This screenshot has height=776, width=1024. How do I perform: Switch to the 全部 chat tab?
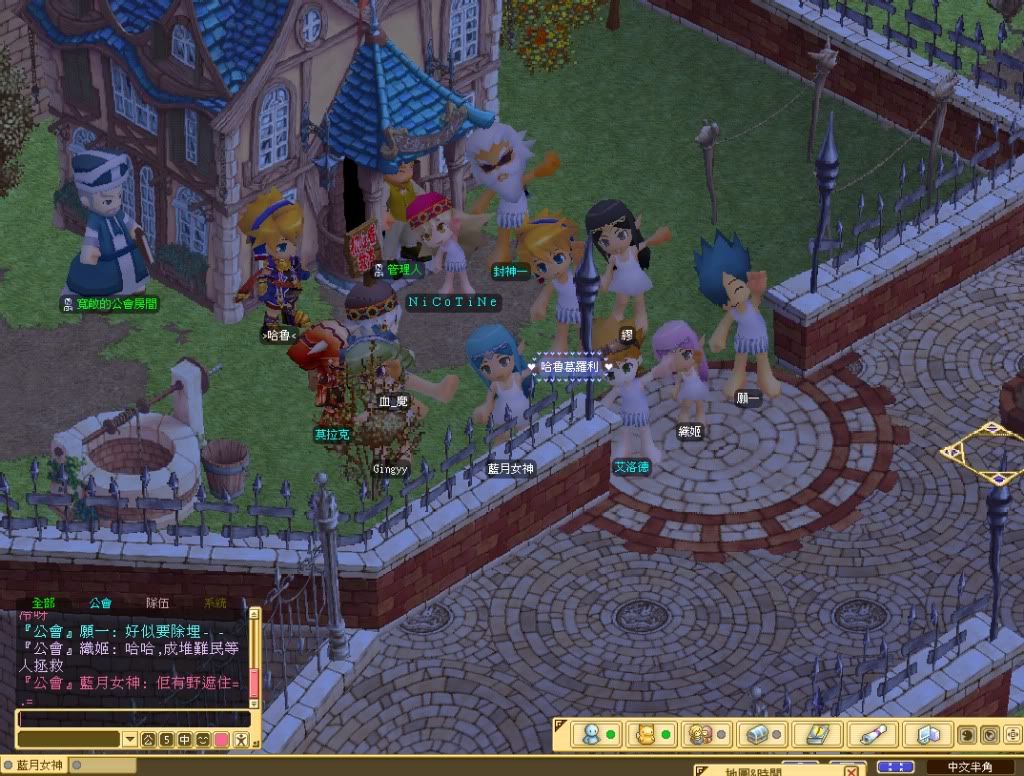click(x=43, y=603)
